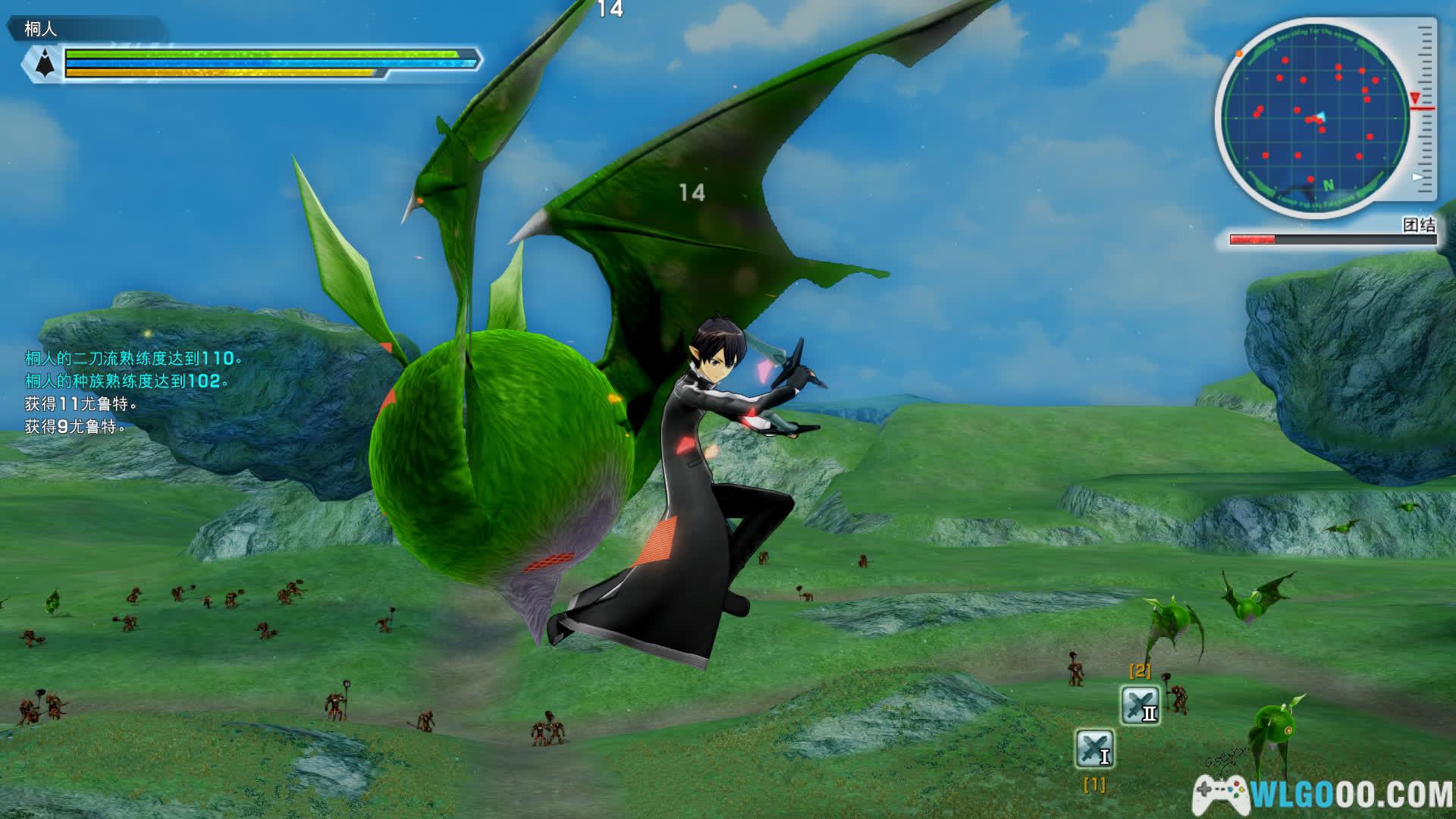Activate the sword skill I icon
The height and width of the screenshot is (819, 1456).
1094,748
